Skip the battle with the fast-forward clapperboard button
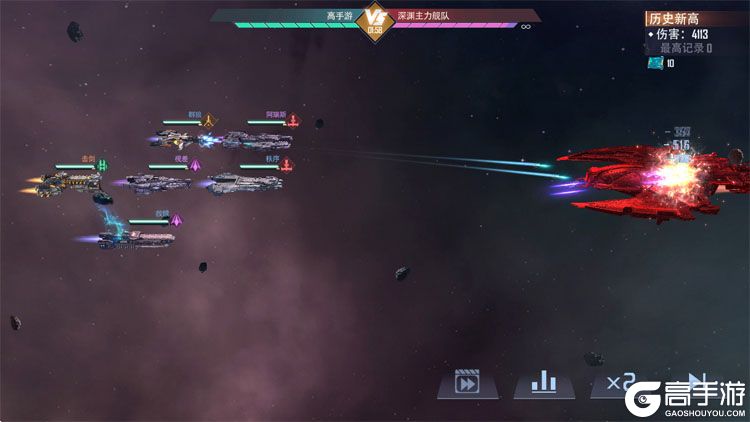Viewport: 750px width, 422px height. 467,382
